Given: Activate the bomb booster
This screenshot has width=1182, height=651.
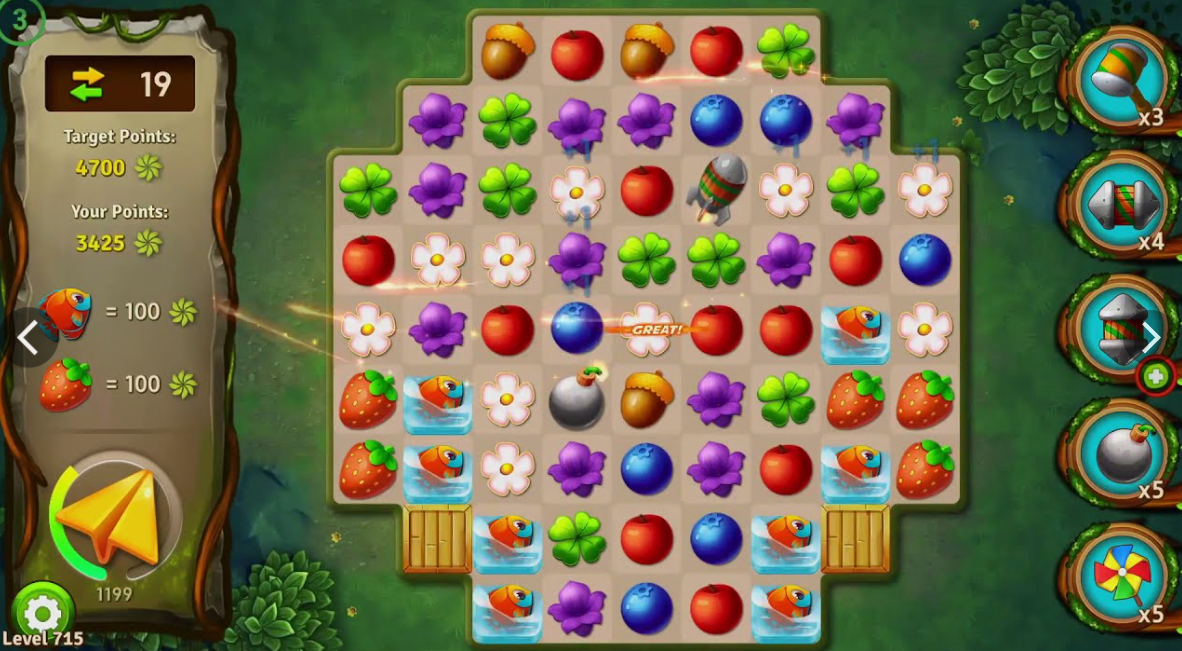Looking at the screenshot, I should point(1124,455).
